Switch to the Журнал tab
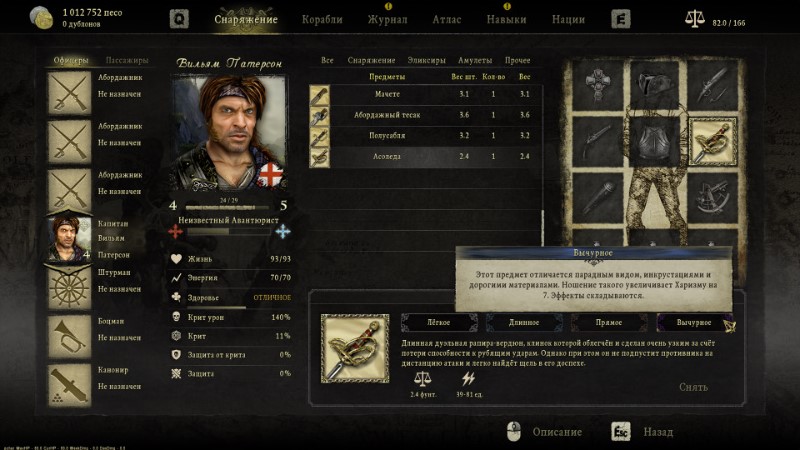This screenshot has height=450, width=800. pos(387,19)
